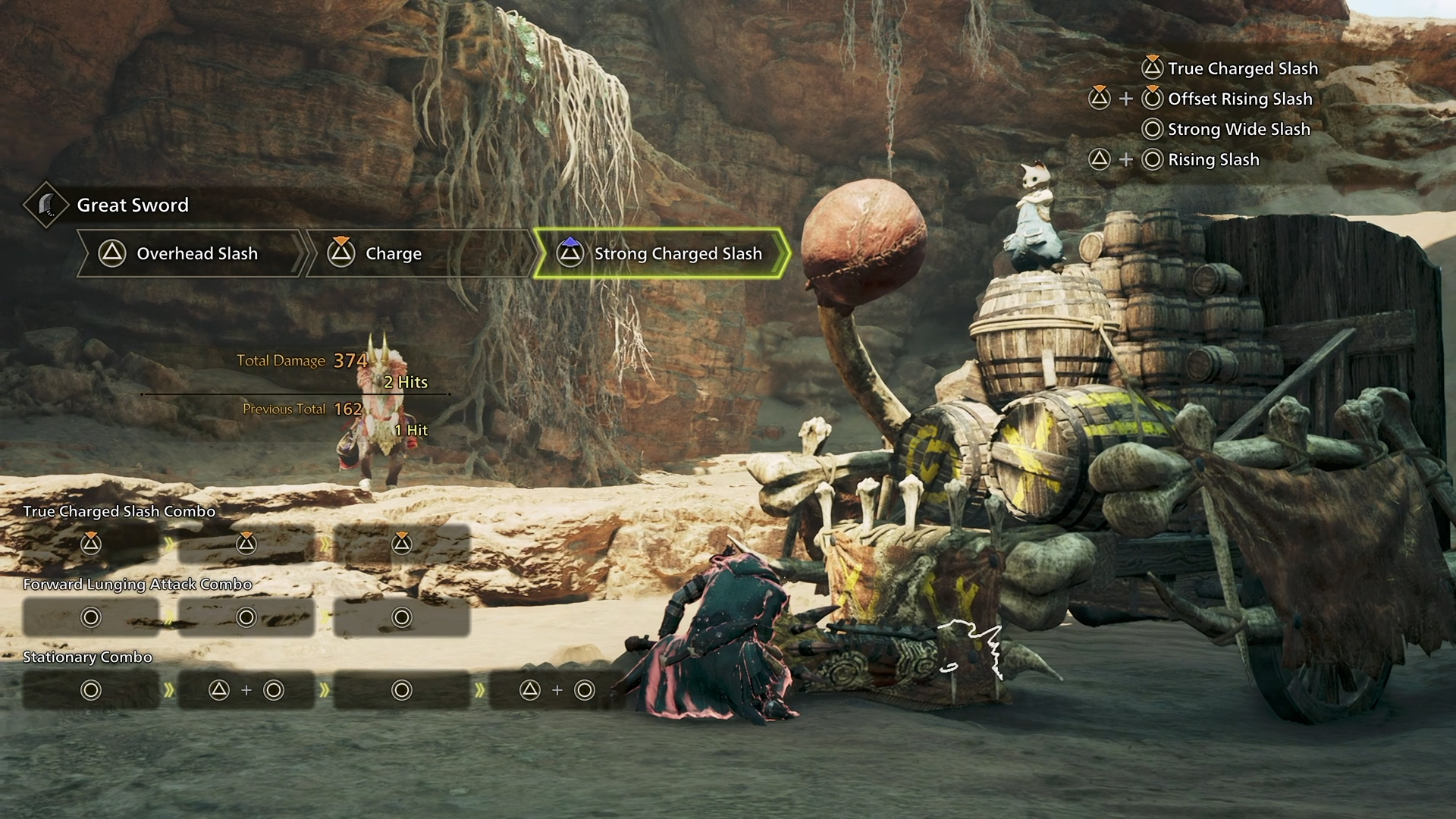Image resolution: width=1456 pixels, height=819 pixels.
Task: Select the True Charged Slash Combo heading
Action: 119,511
